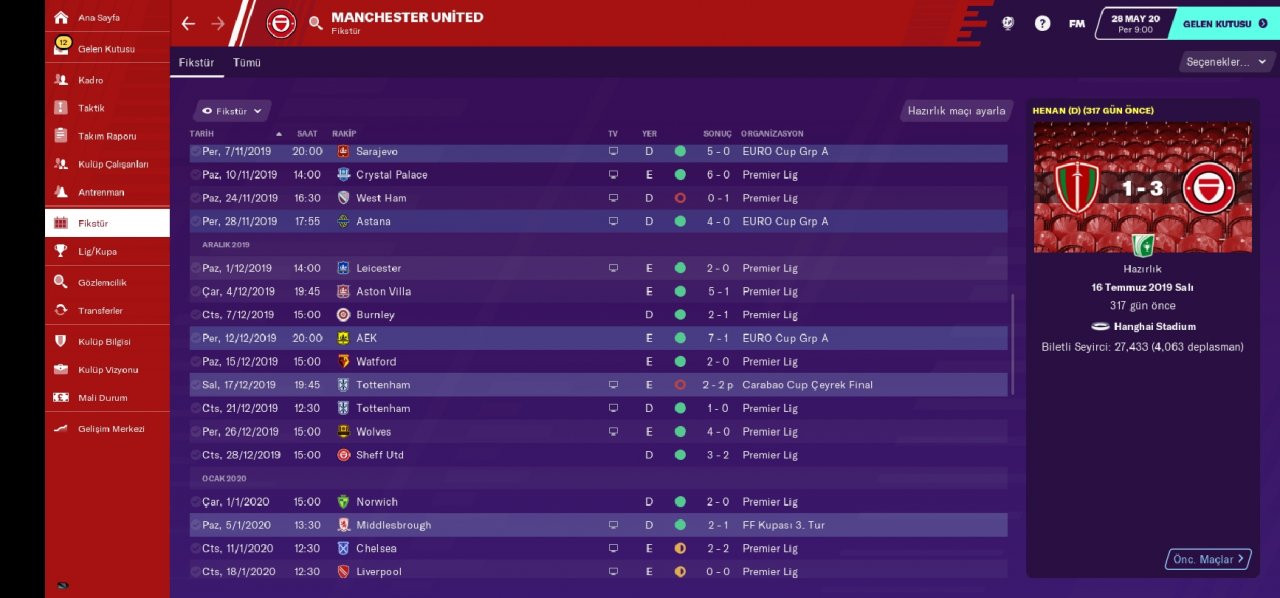Show the Mali Durum finances page

pos(103,398)
